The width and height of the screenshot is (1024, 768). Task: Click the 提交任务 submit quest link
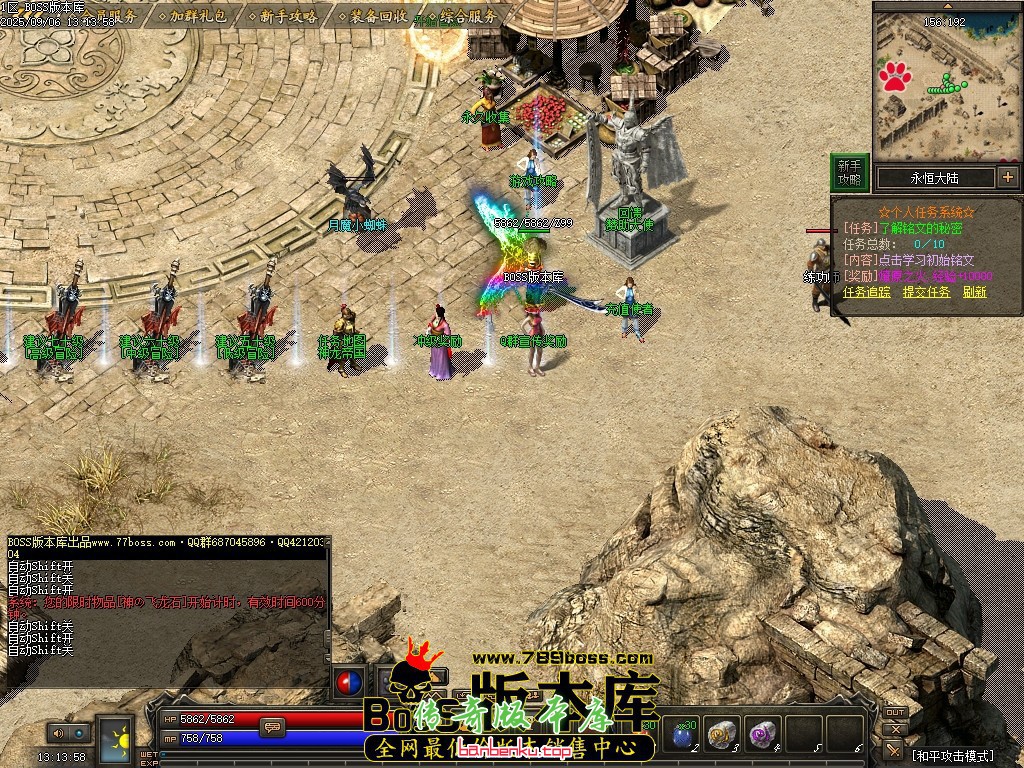[x=926, y=292]
